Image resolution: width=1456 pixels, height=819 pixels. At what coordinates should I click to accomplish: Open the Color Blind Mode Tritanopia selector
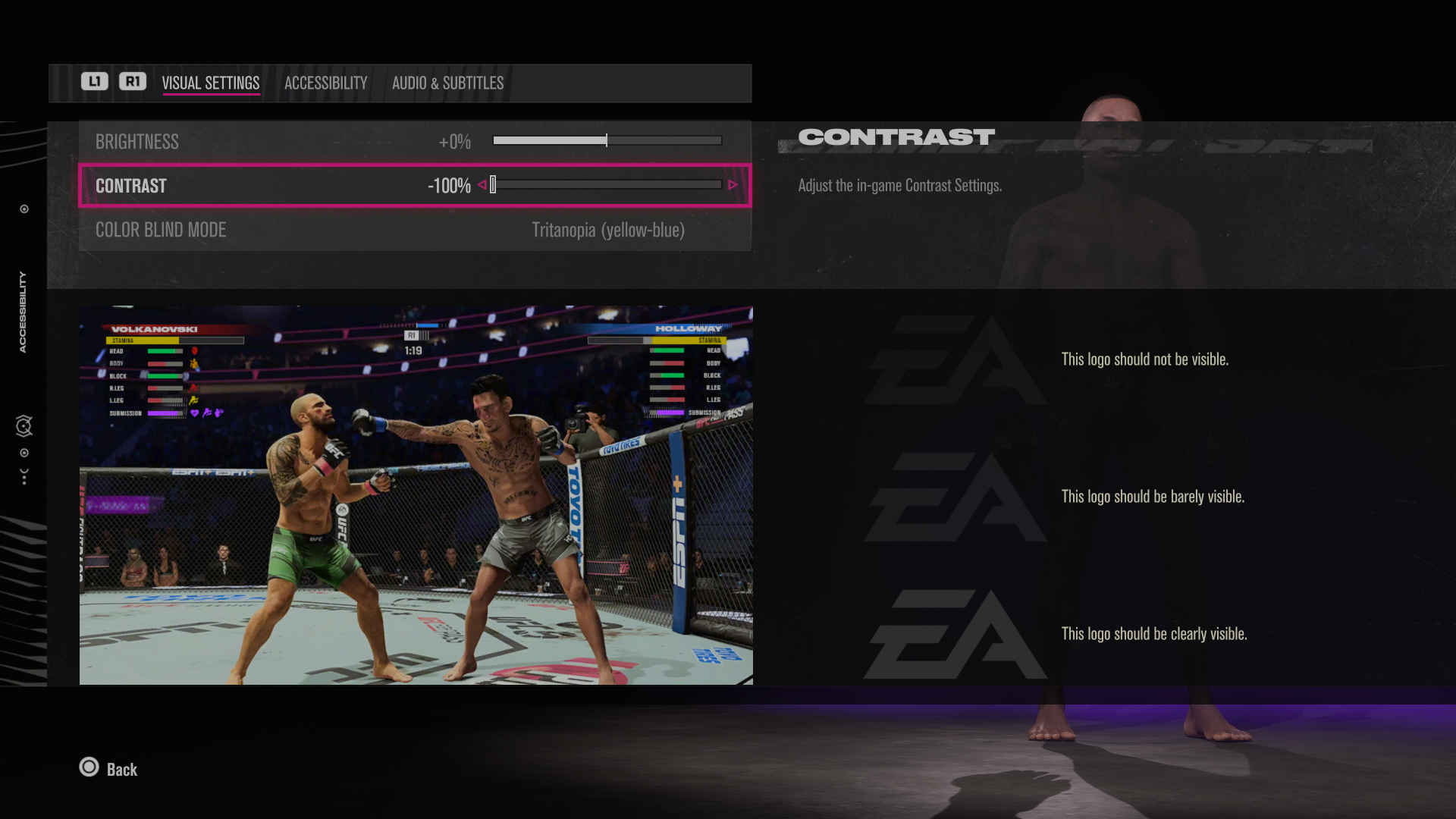609,230
